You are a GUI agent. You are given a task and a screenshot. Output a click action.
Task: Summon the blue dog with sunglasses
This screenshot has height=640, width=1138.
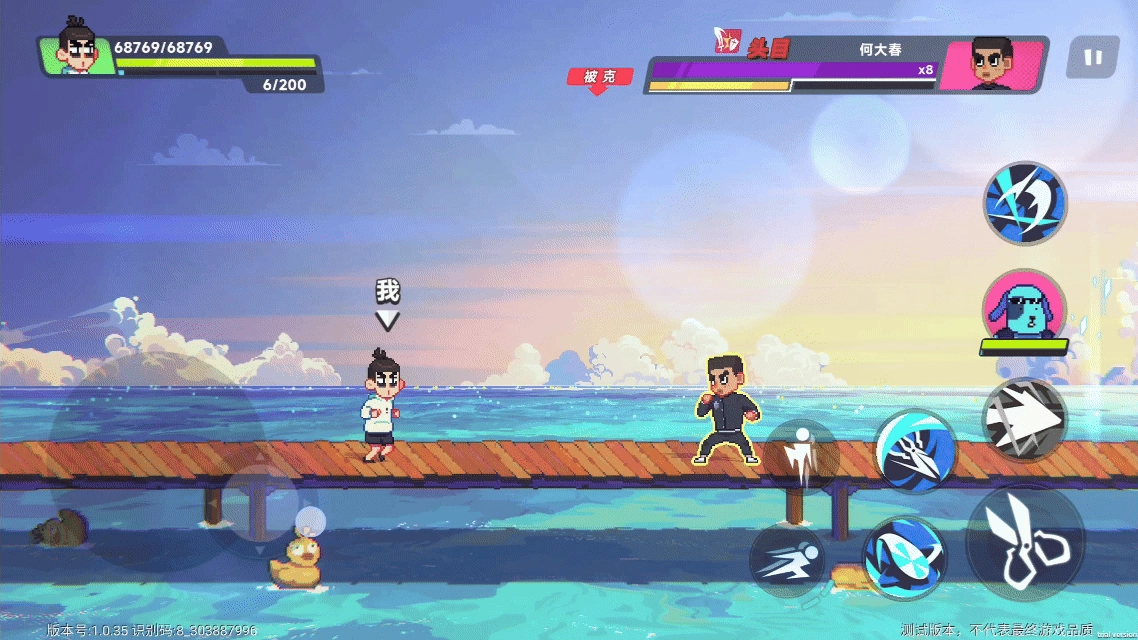pyautogui.click(x=1024, y=307)
